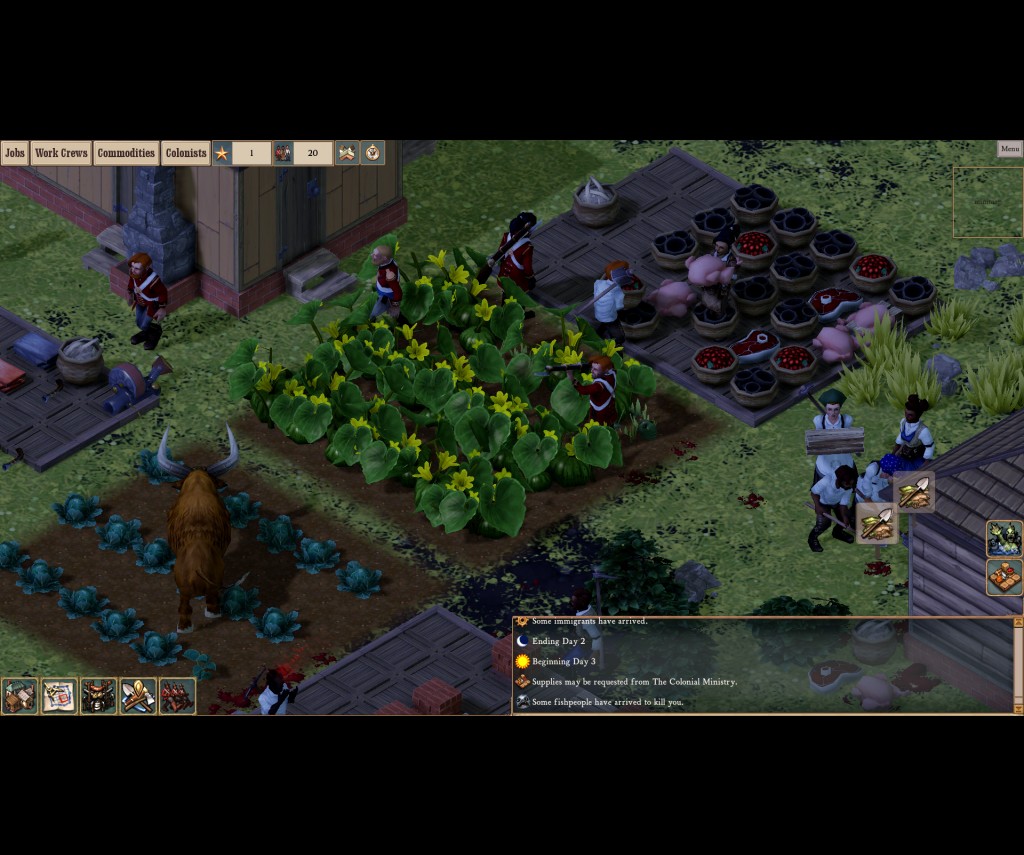Click the Colonial Ministry supplies message
Viewport: 1024px width, 855px height.
pos(634,682)
